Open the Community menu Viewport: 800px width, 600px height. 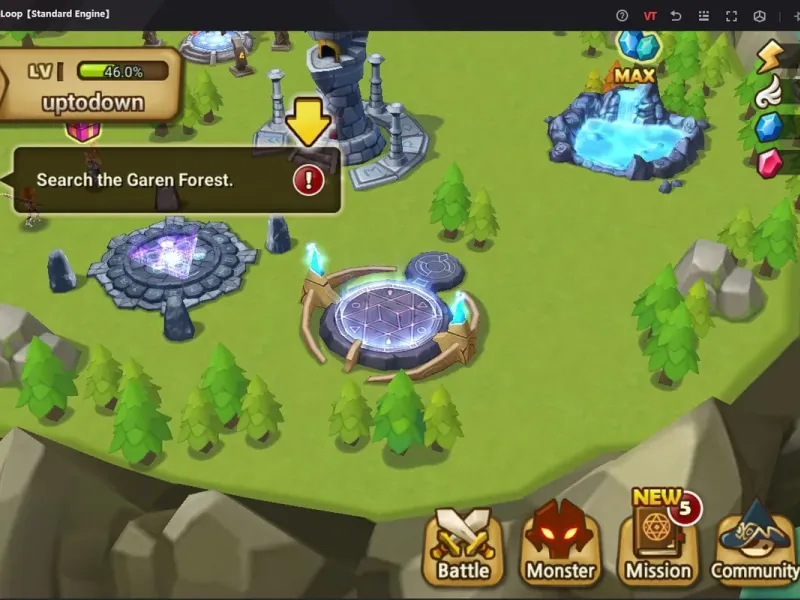(x=756, y=546)
